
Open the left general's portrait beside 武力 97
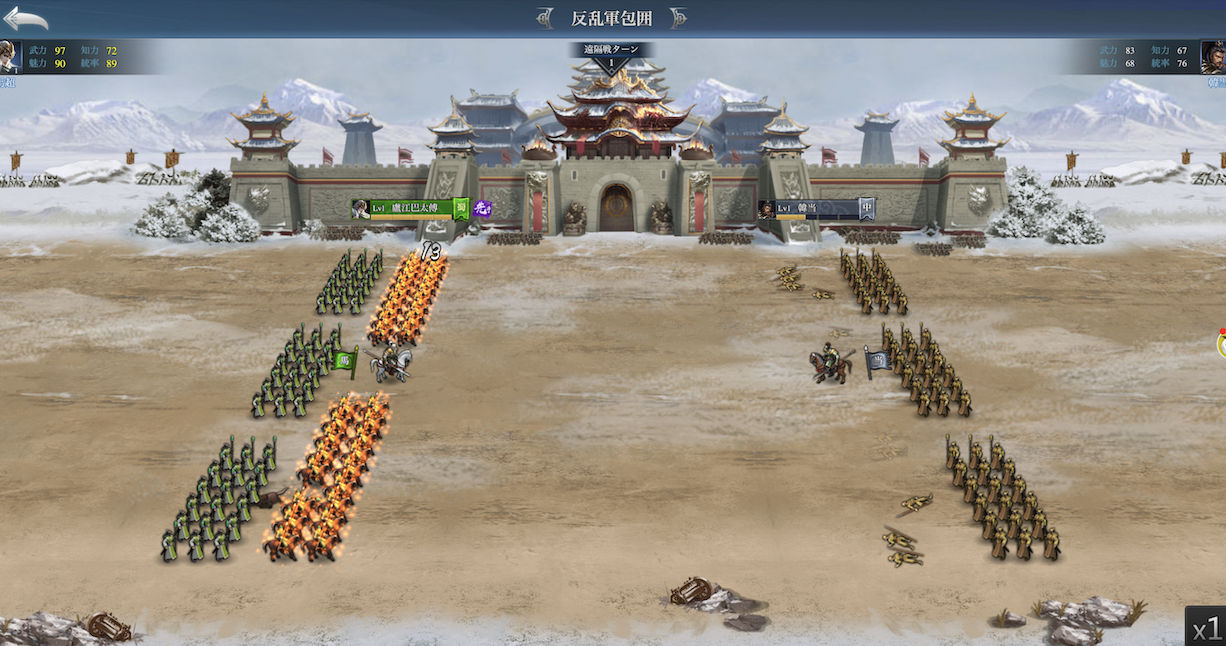(x=9, y=56)
